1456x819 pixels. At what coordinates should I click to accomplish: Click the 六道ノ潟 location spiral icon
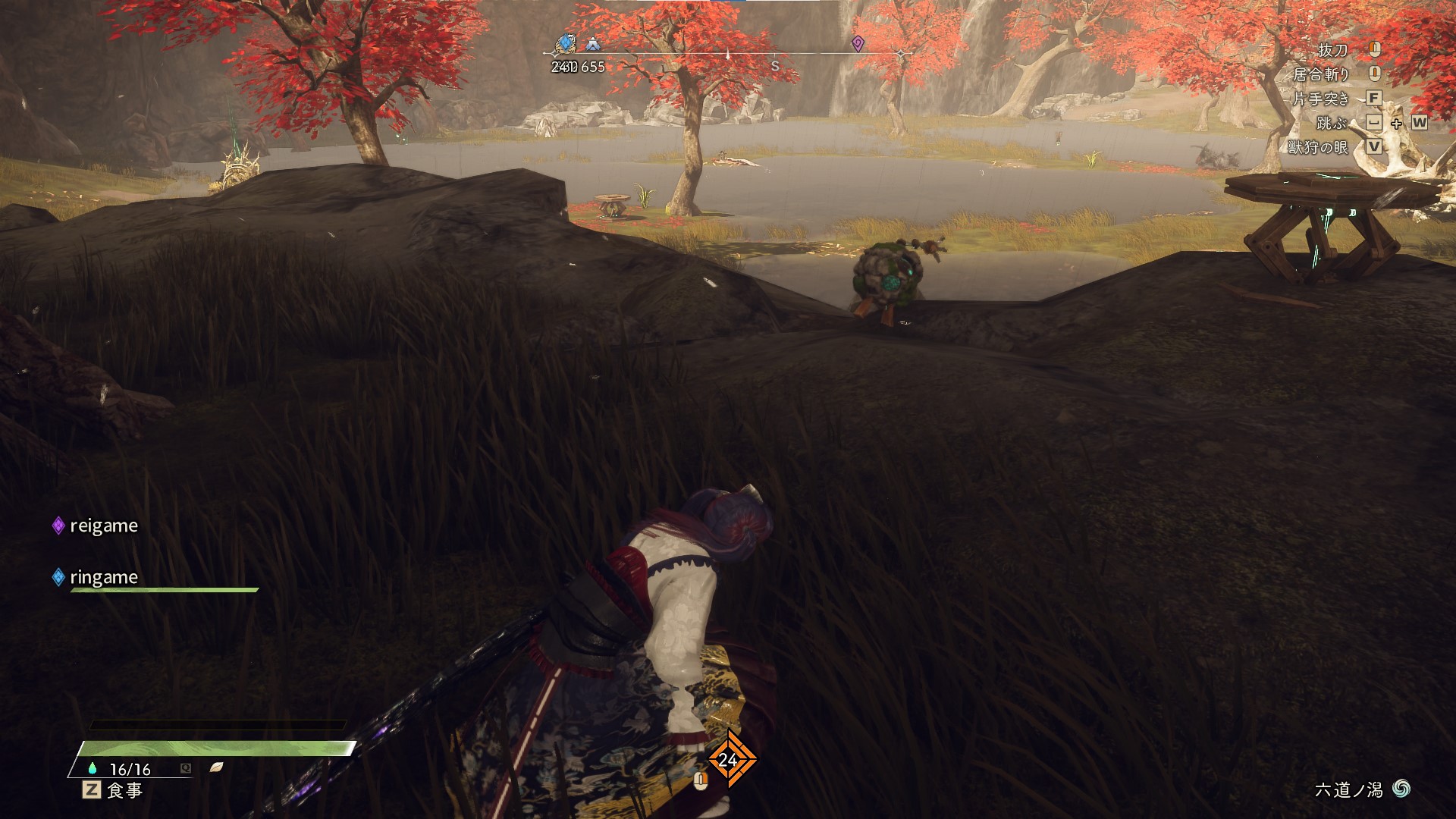click(1401, 789)
